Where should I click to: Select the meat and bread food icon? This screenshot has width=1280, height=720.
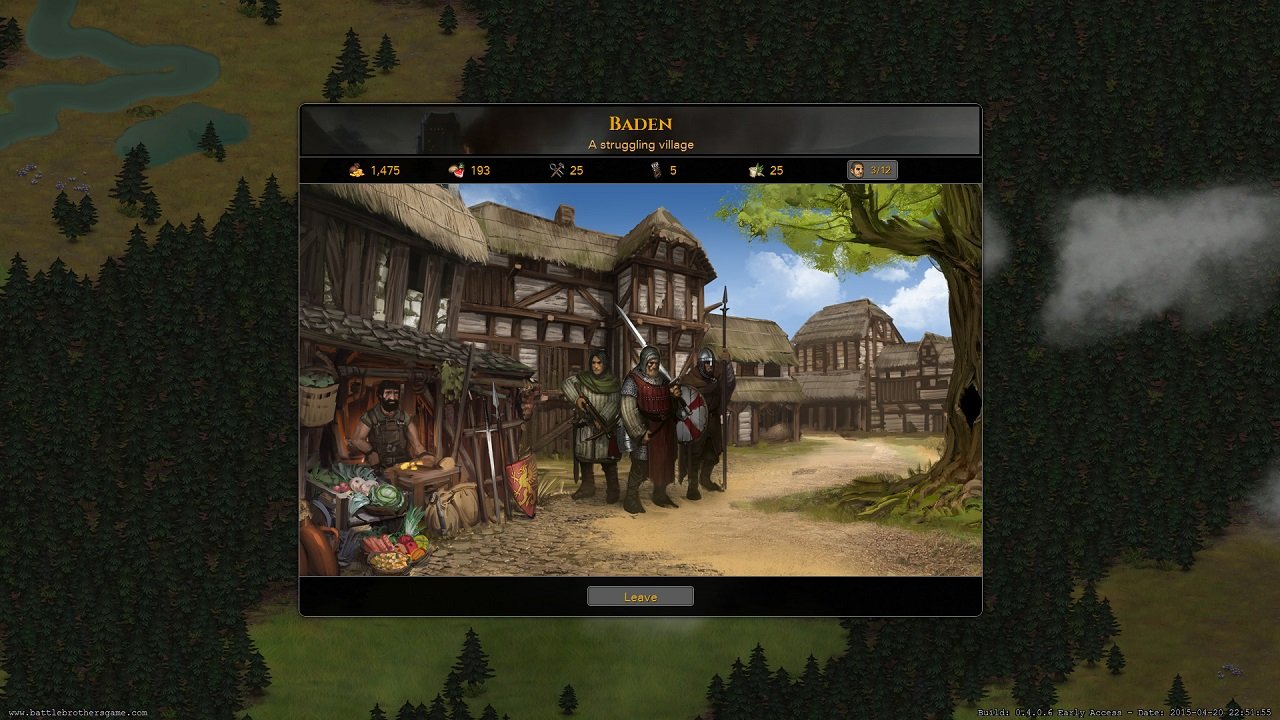(x=455, y=170)
